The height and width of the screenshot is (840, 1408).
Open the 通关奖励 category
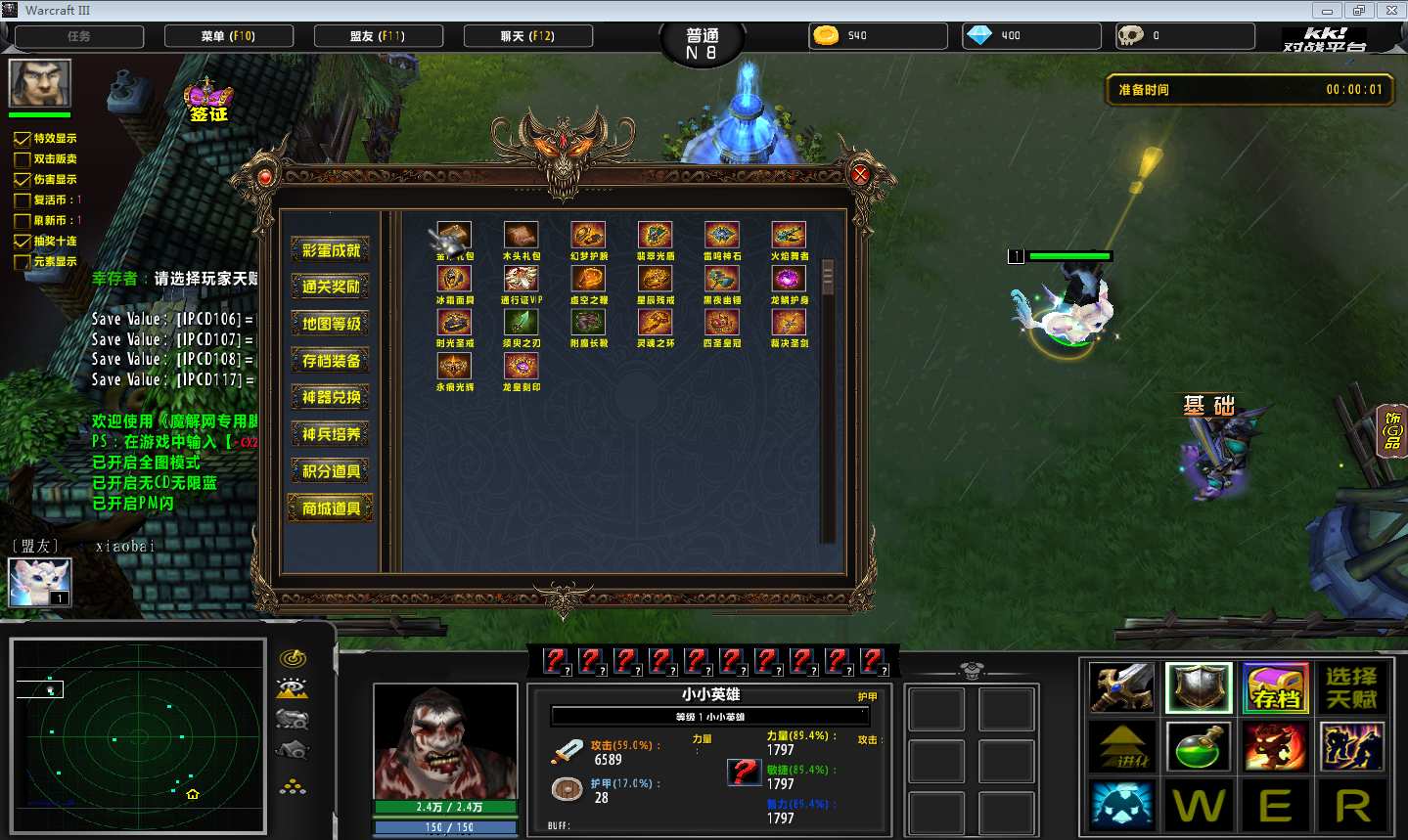click(x=331, y=287)
